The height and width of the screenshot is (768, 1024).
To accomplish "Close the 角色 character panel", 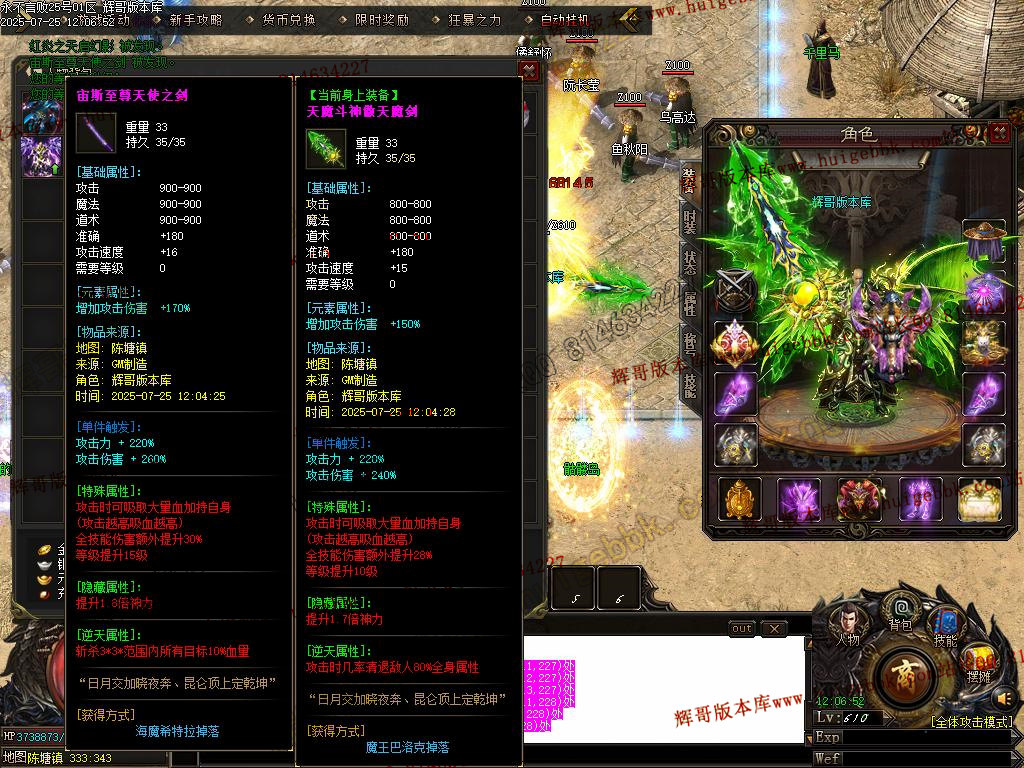I will [998, 133].
